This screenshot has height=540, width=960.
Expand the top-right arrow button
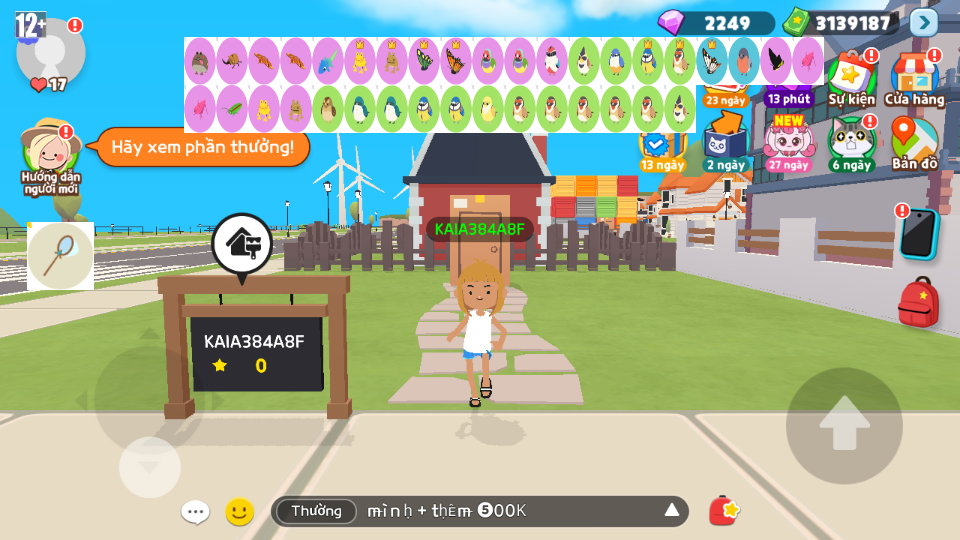point(924,22)
